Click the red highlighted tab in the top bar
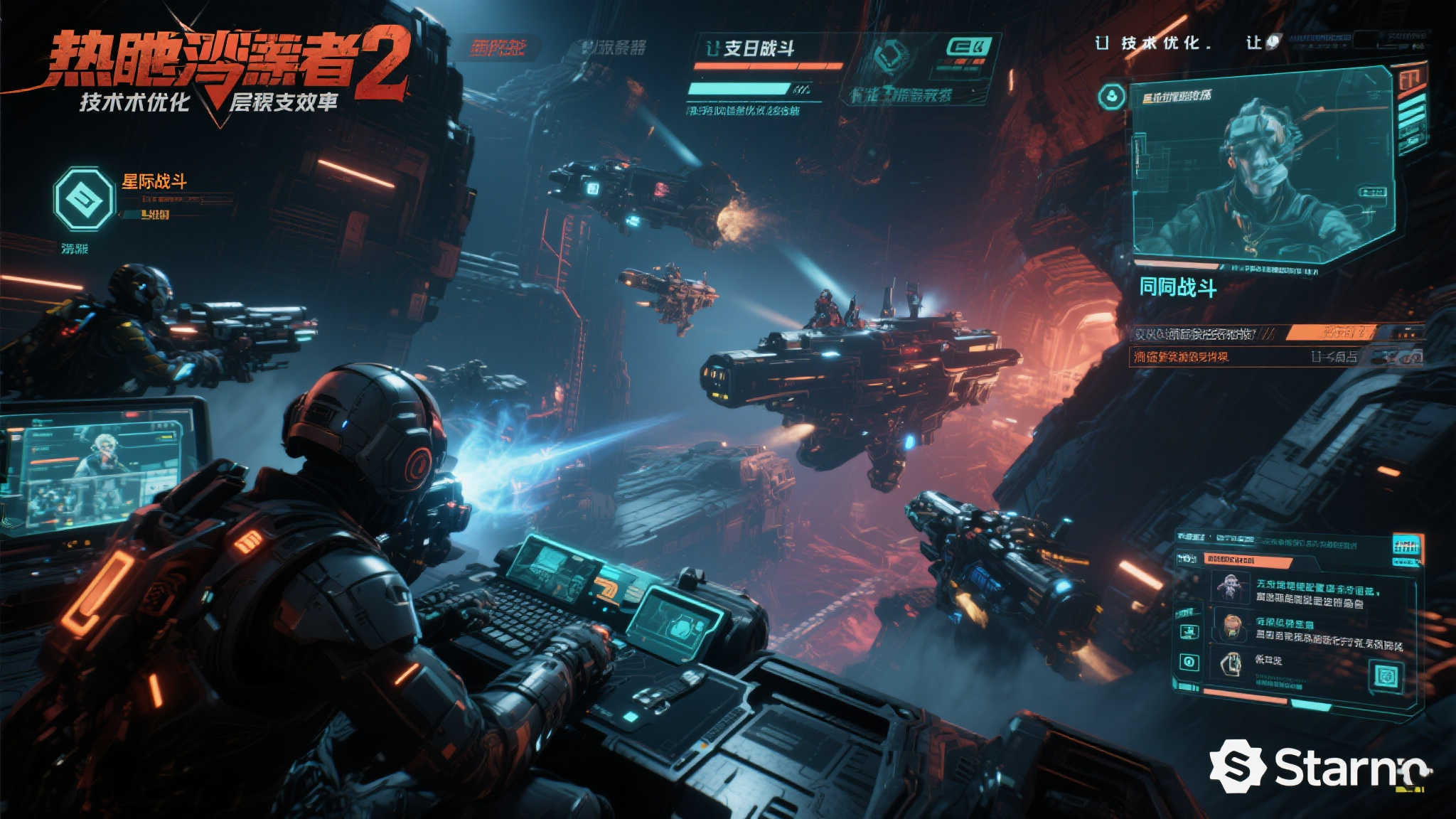This screenshot has height=819, width=1456. coord(498,48)
